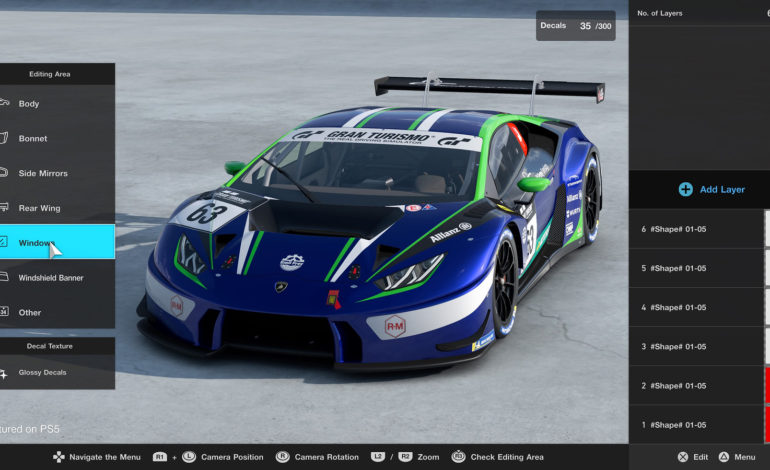Open Side Mirrors editing area

pyautogui.click(x=55, y=173)
